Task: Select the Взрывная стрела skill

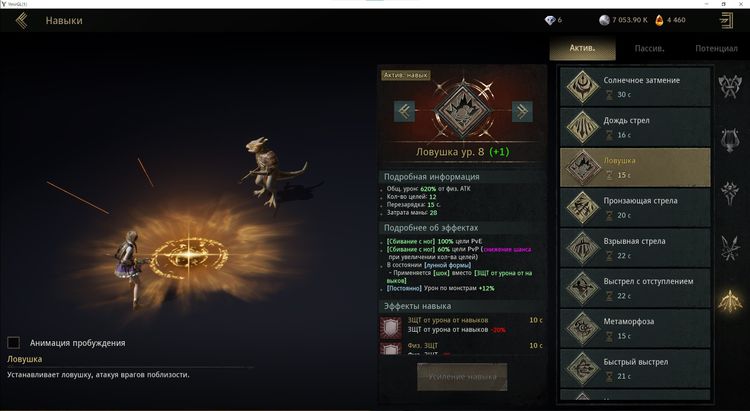Action: (635, 247)
